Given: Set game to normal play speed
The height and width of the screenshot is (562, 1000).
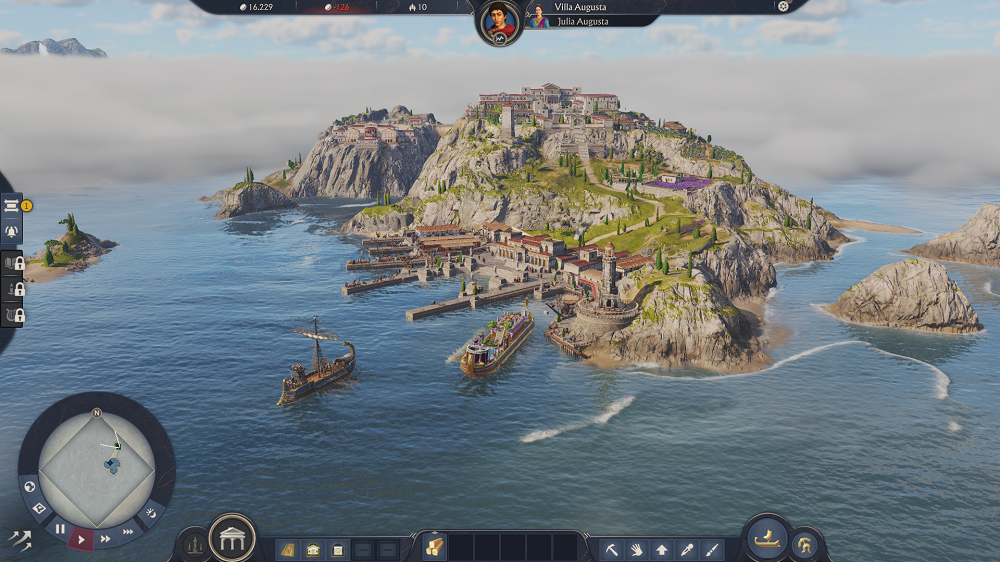Looking at the screenshot, I should point(81,539).
